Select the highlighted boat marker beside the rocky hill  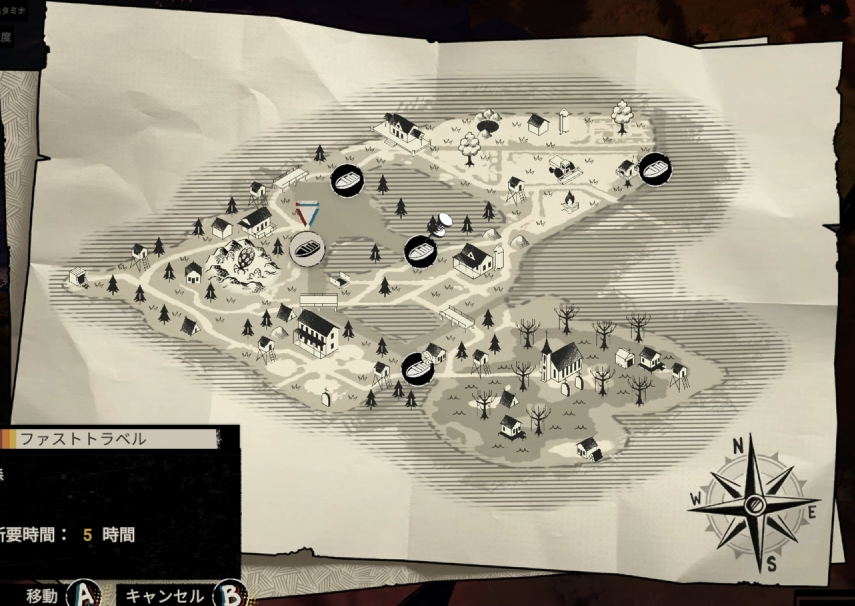[308, 247]
